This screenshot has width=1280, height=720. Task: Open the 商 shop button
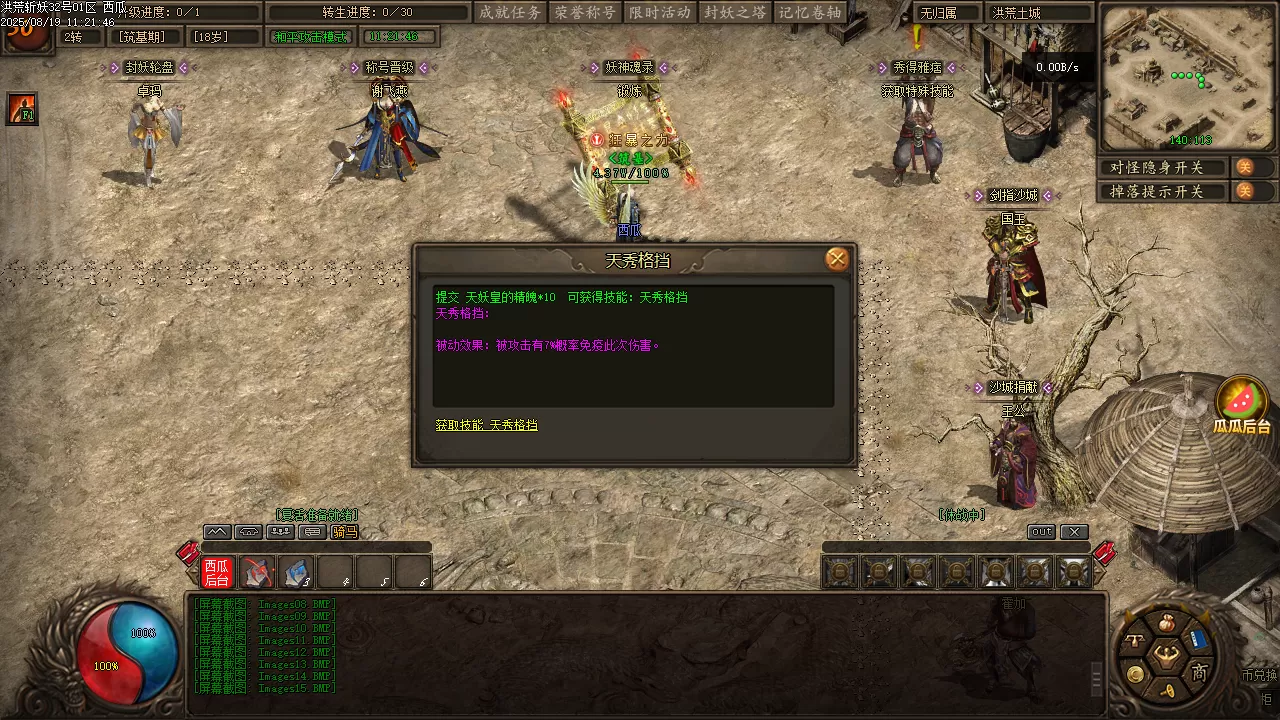click(x=1199, y=673)
